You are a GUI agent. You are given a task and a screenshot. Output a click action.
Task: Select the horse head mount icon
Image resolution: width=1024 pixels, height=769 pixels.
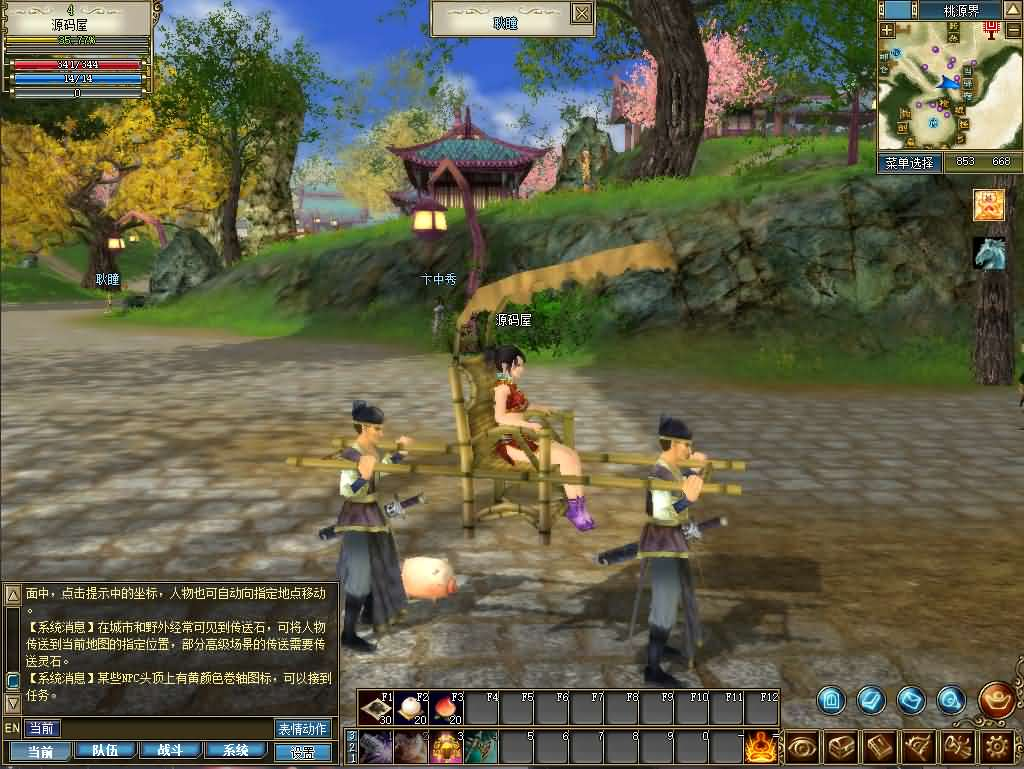(989, 253)
